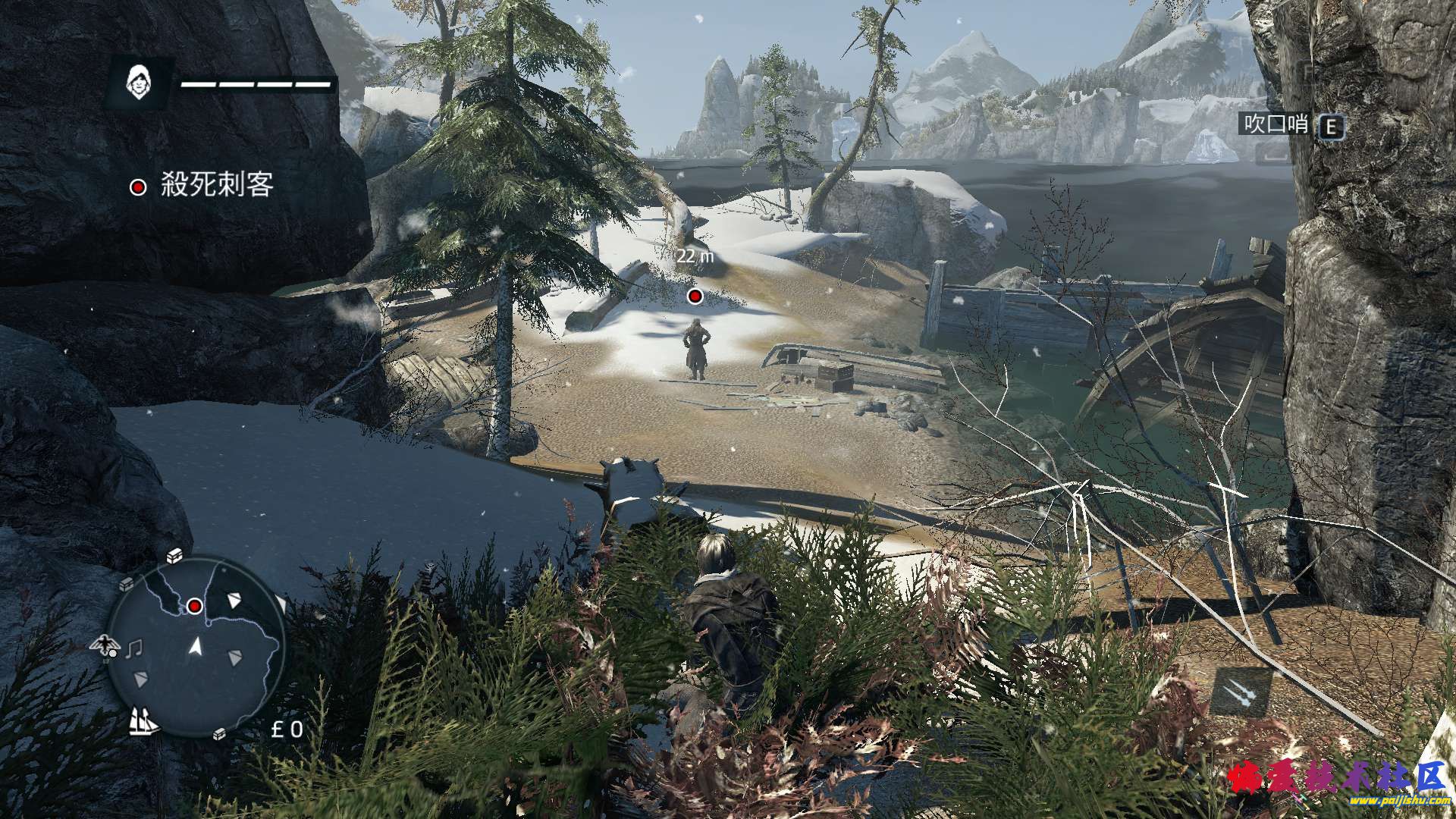The height and width of the screenshot is (819, 1456).
Task: Select the red target marker on the minimap
Action: [195, 605]
